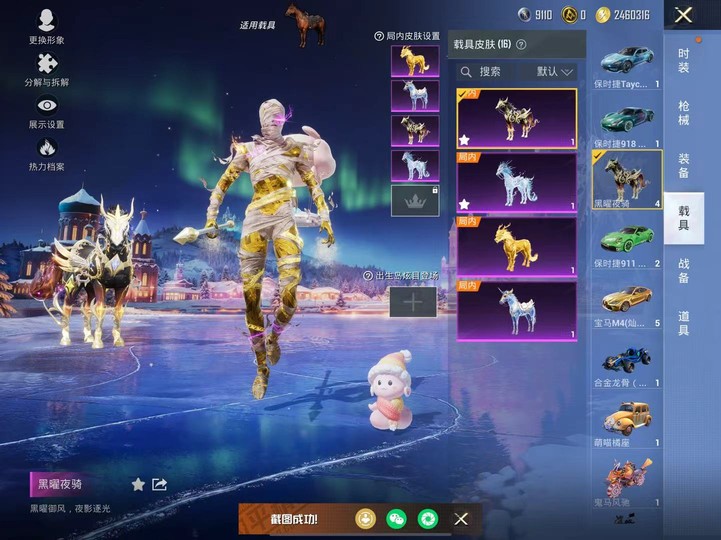Open the 热力档案 flame profile
This screenshot has width=721, height=540.
click(46, 154)
